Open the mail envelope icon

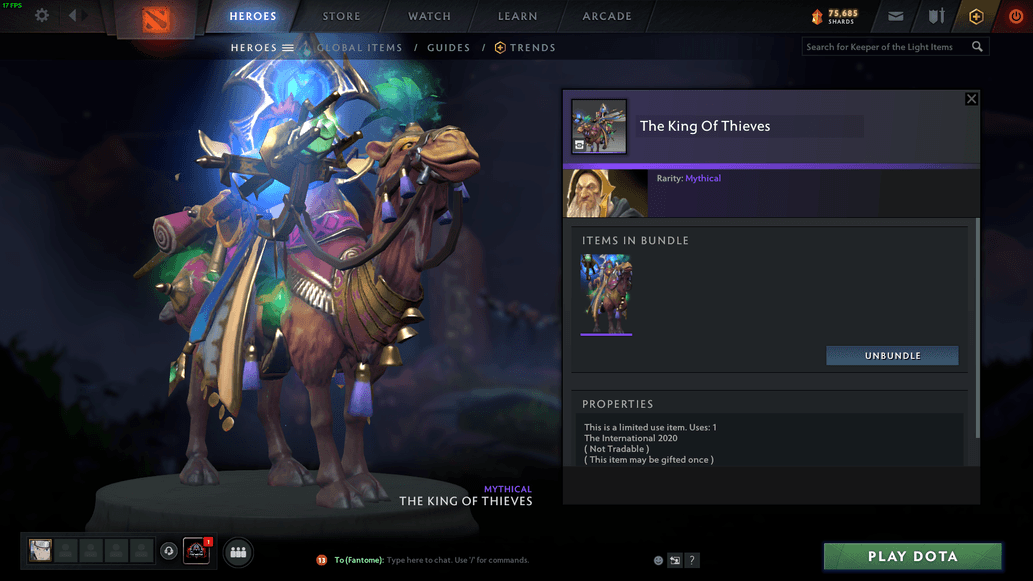coord(896,16)
